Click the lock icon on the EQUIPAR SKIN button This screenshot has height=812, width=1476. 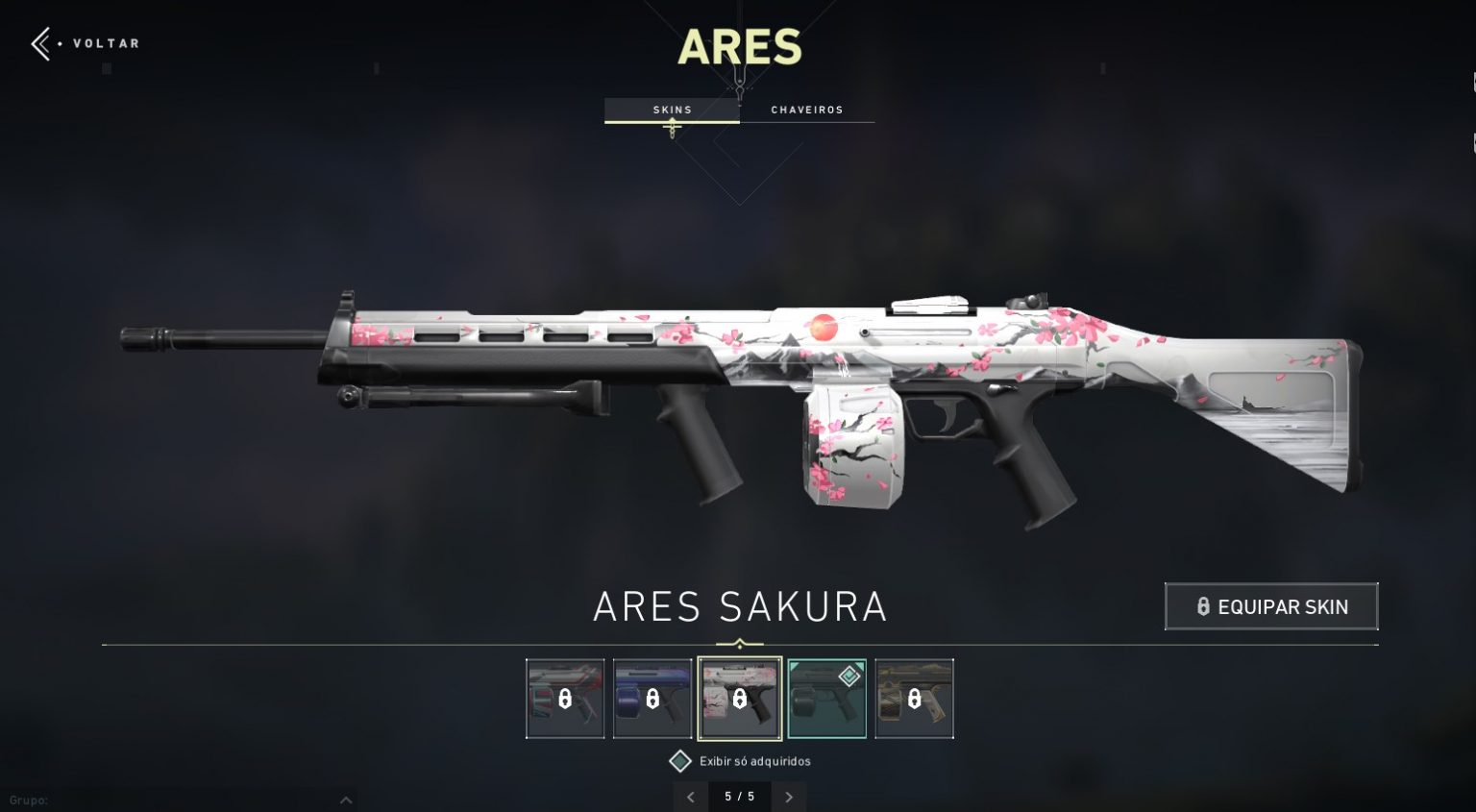click(1202, 606)
